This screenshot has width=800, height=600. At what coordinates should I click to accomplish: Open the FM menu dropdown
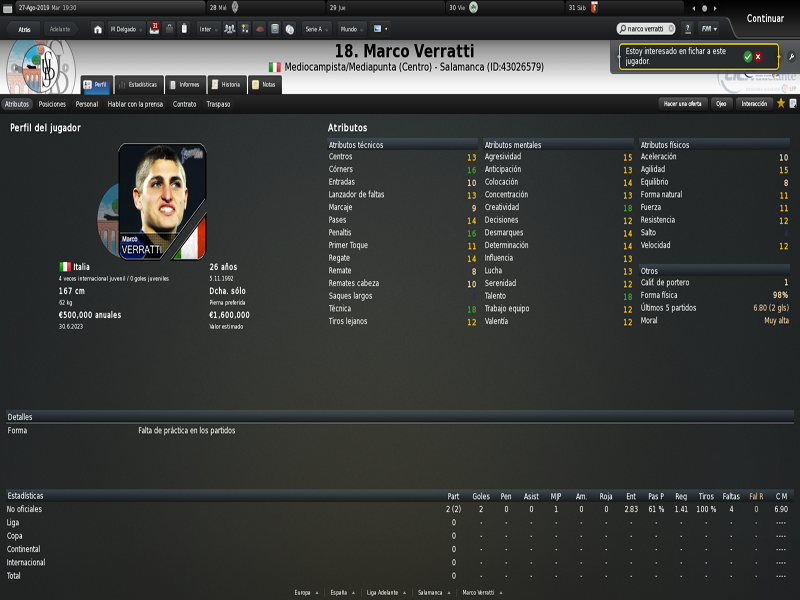click(708, 29)
